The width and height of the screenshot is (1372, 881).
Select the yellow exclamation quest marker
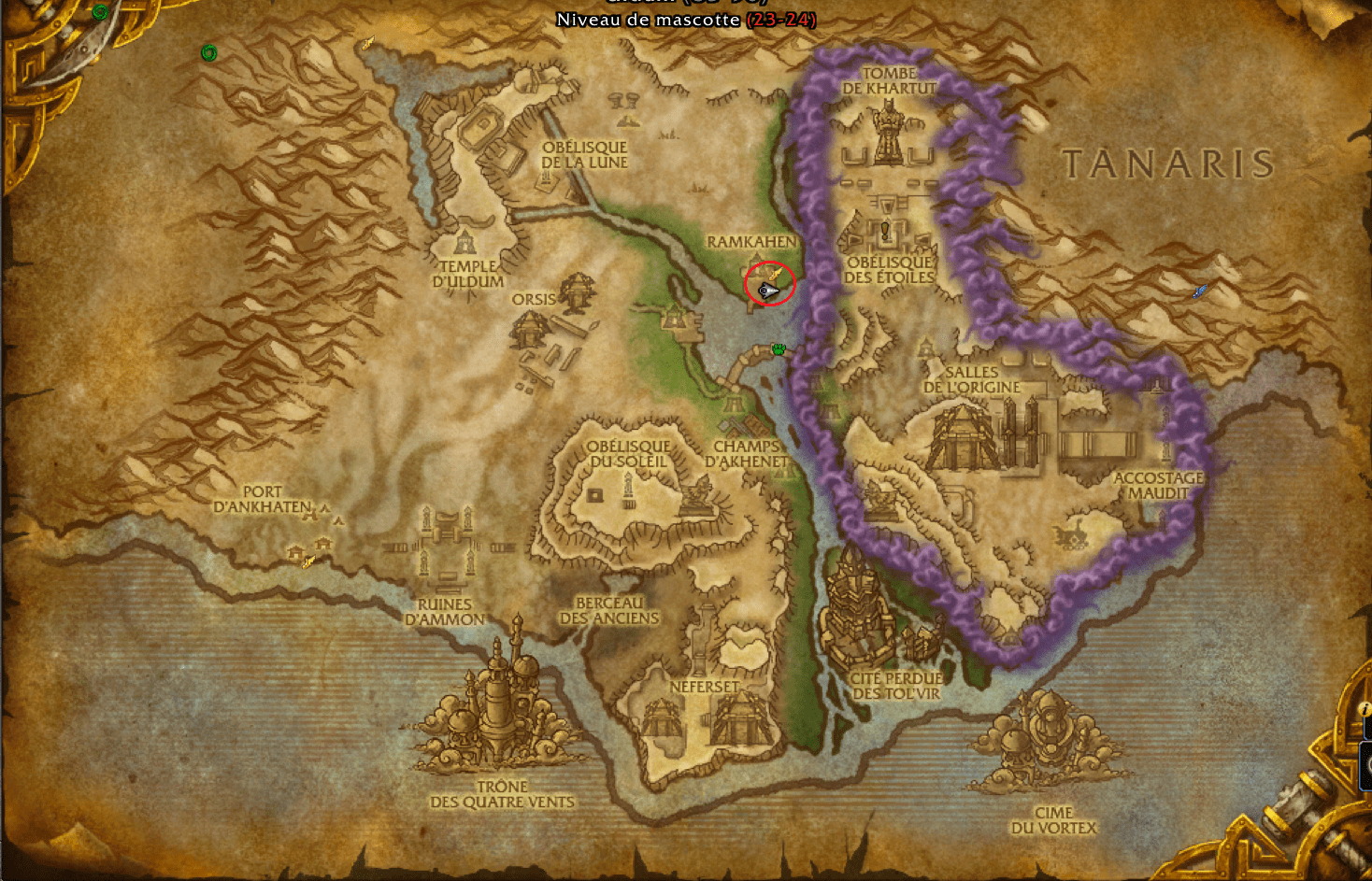(x=885, y=229)
